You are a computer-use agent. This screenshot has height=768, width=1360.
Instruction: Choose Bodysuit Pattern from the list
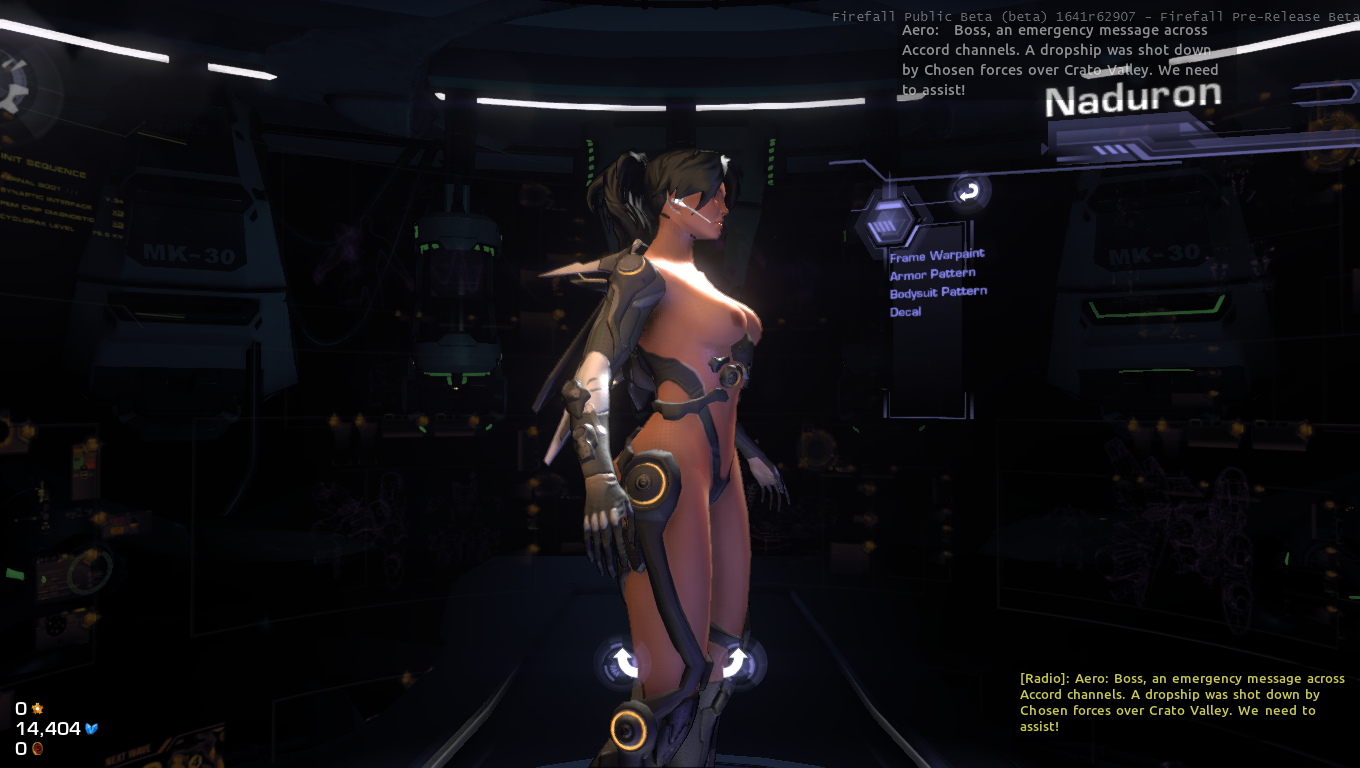[x=938, y=292]
